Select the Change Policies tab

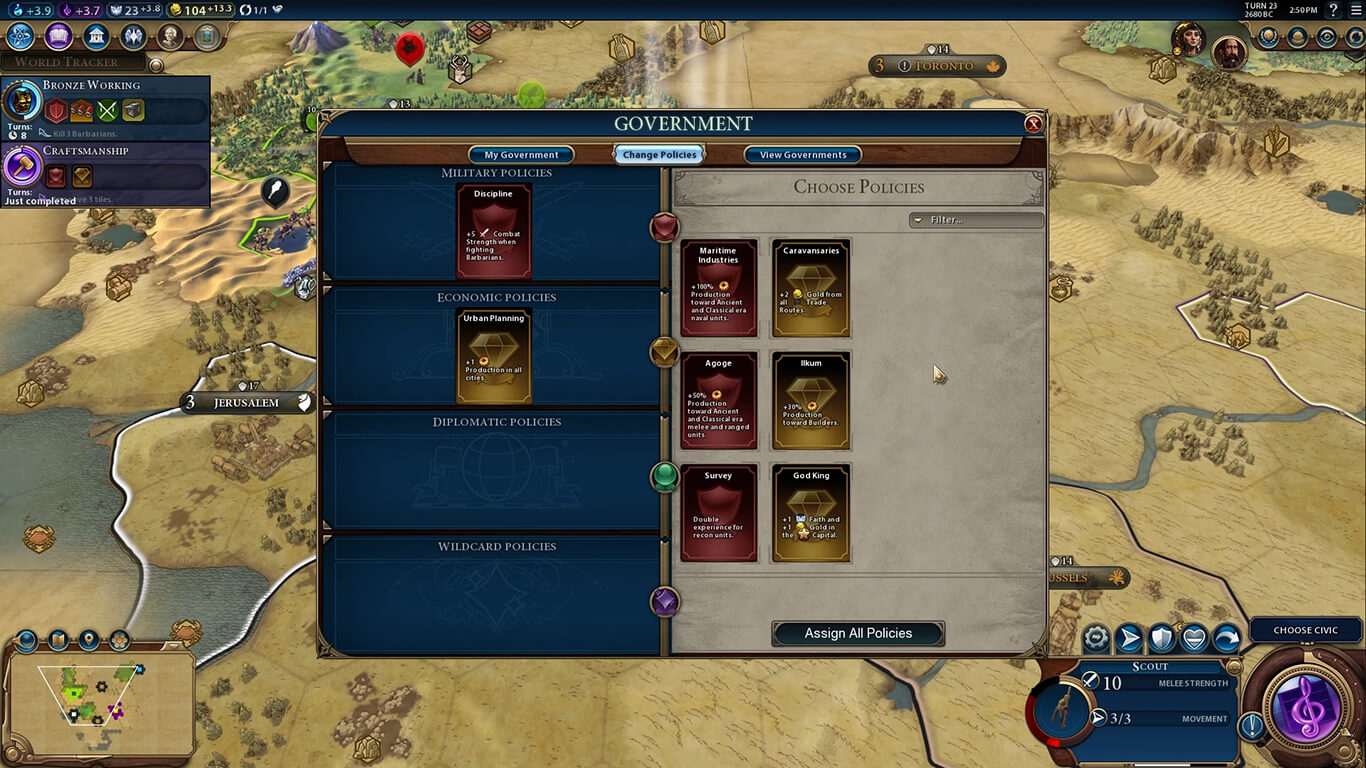click(x=659, y=155)
